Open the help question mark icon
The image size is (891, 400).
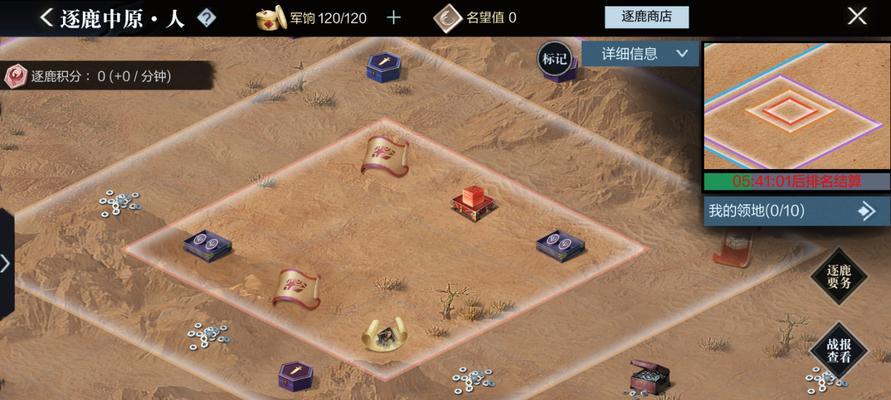pos(206,18)
